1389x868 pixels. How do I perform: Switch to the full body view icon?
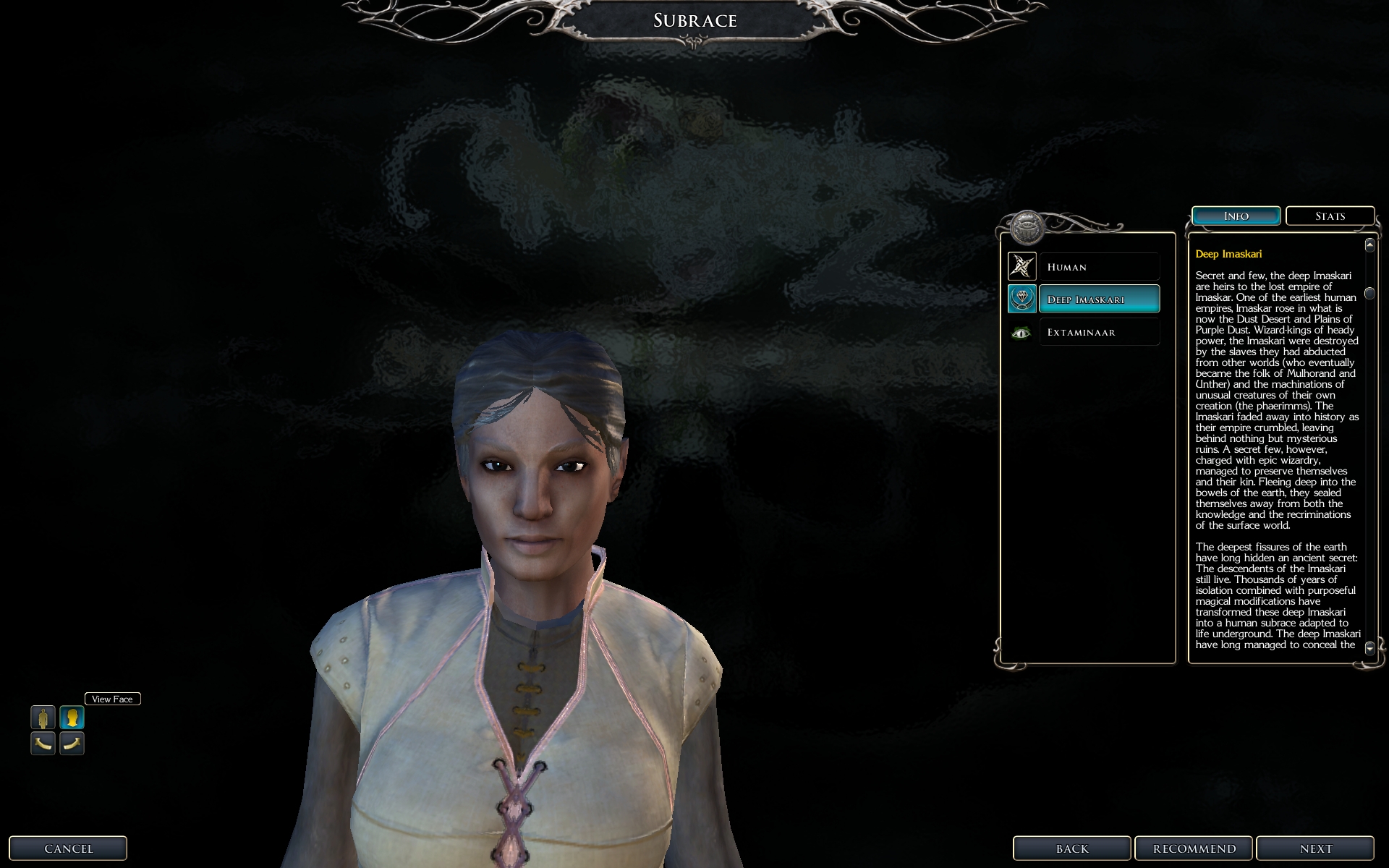tap(43, 718)
